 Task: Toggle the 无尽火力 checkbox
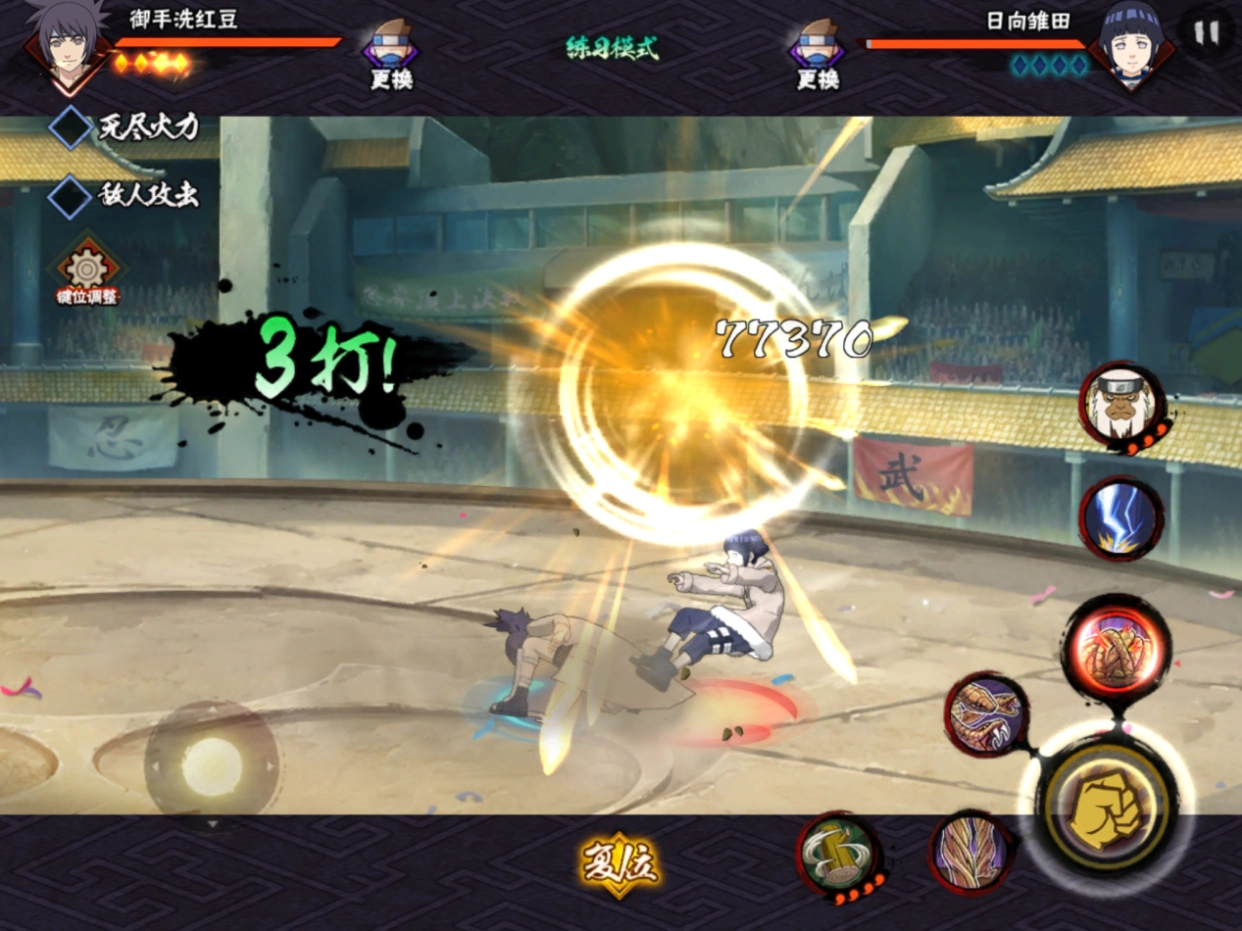click(x=71, y=128)
